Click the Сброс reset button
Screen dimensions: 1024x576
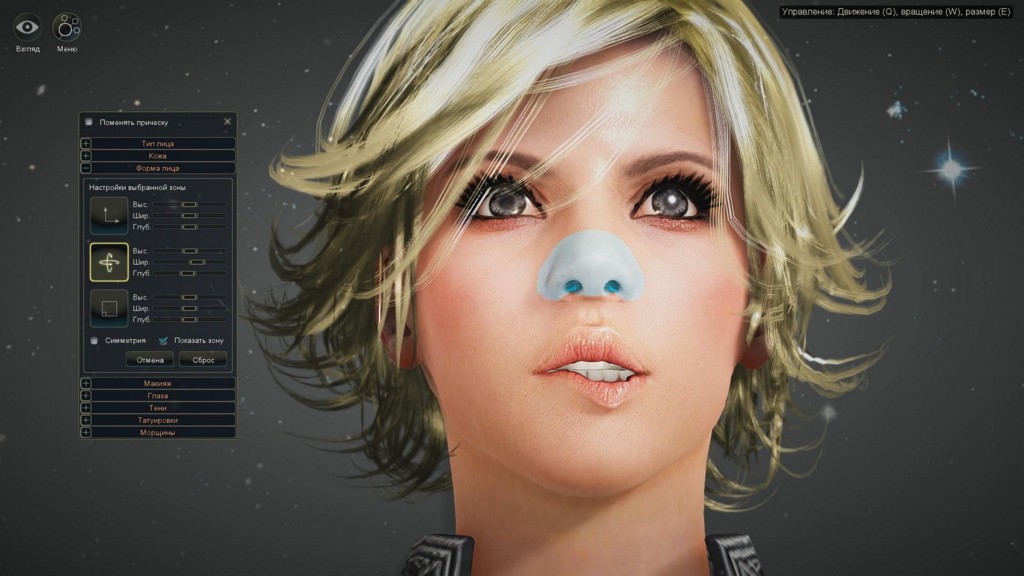pos(203,359)
